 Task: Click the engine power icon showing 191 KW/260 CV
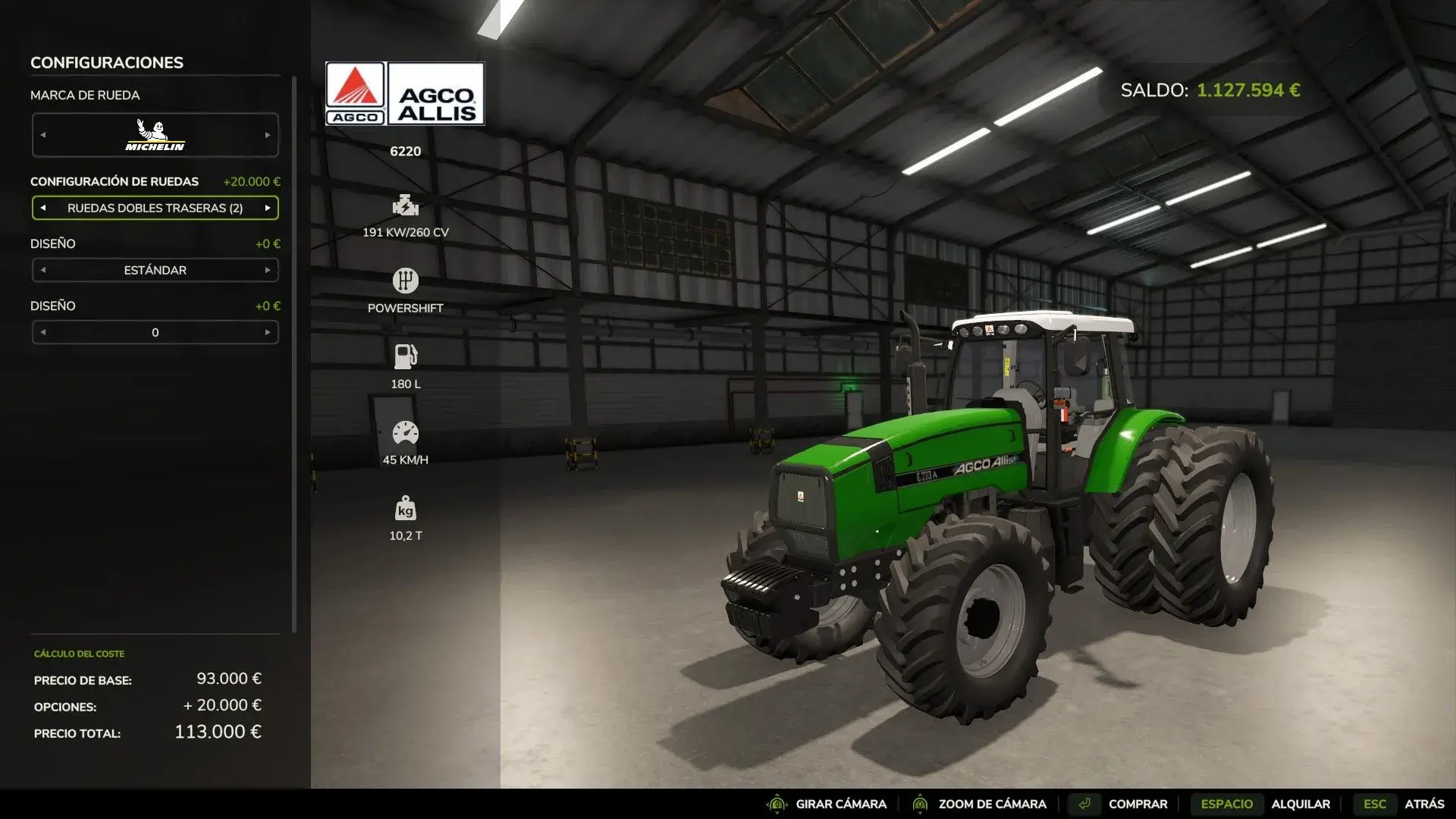pyautogui.click(x=406, y=206)
